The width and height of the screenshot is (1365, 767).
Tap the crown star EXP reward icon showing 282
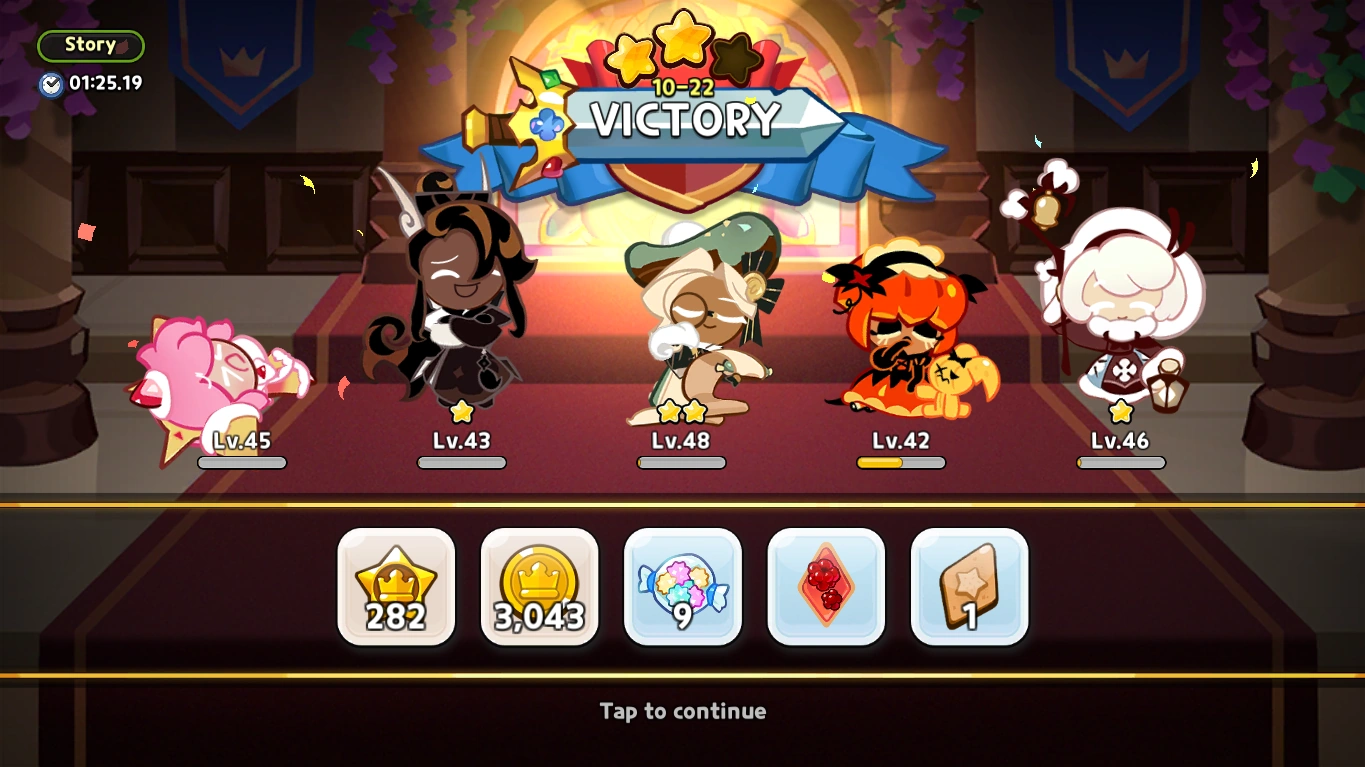coord(396,586)
